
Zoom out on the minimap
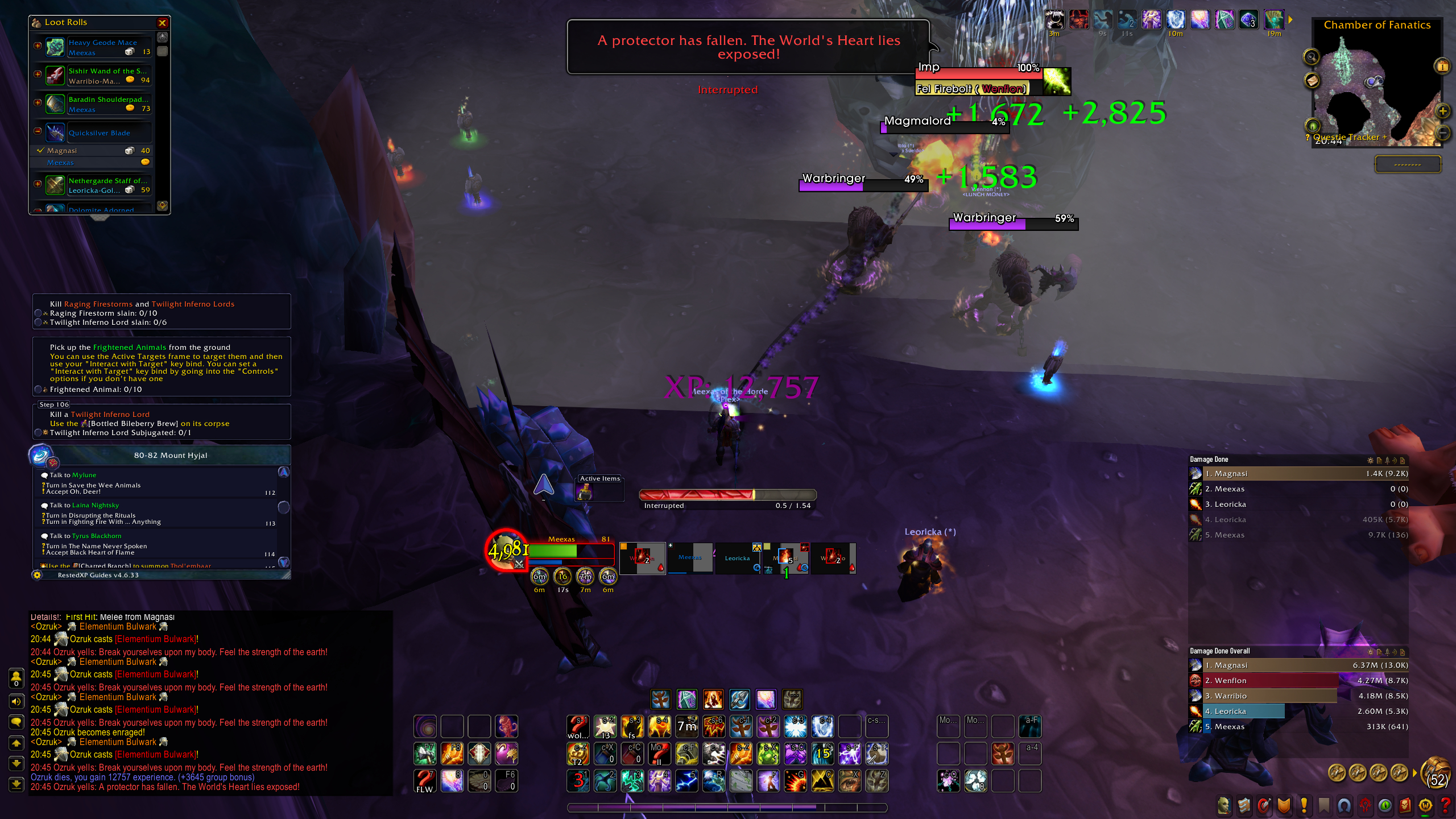coord(1443,133)
